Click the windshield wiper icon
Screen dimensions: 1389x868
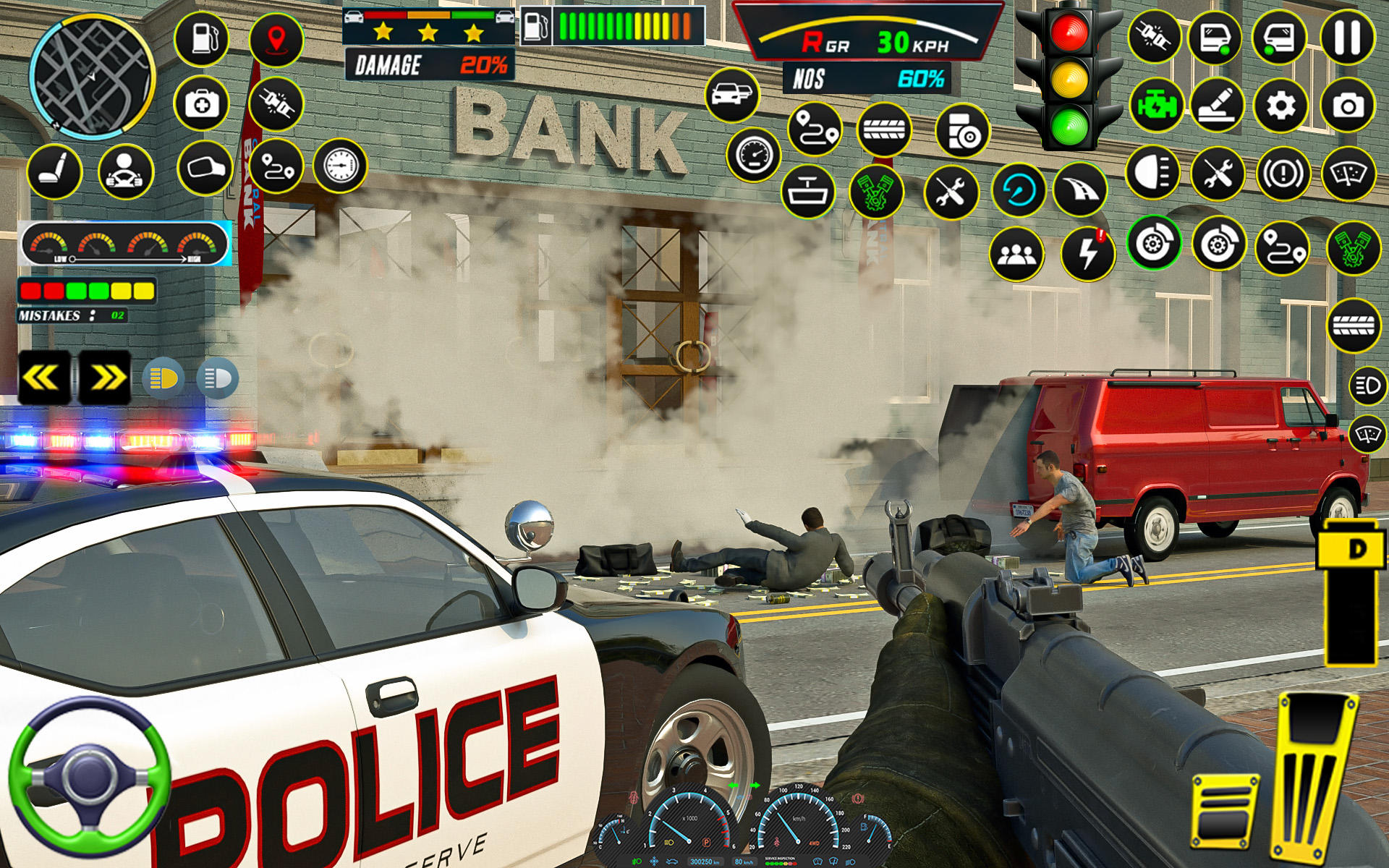coord(1350,175)
